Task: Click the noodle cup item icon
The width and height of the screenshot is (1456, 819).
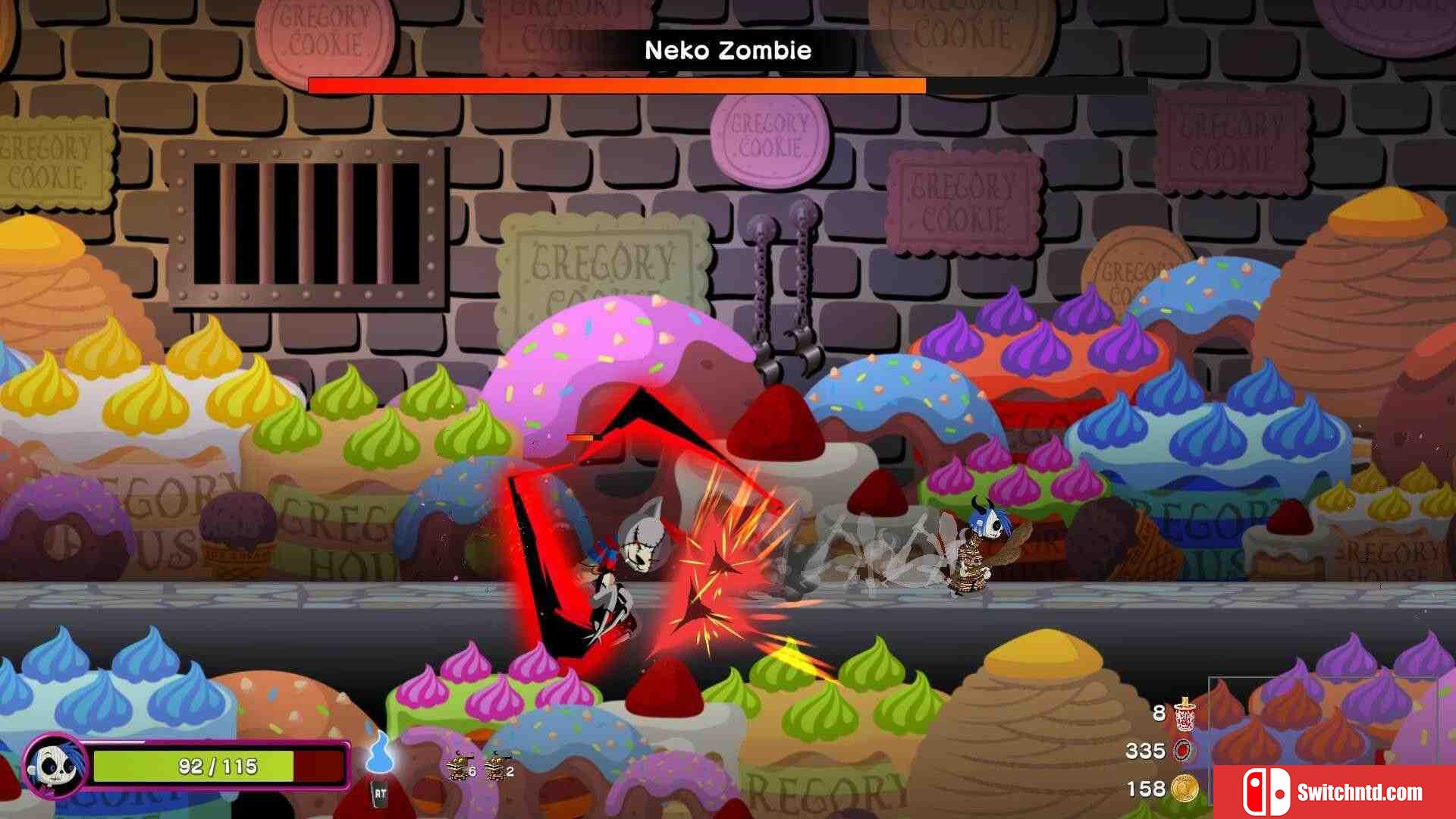Action: point(1185,714)
